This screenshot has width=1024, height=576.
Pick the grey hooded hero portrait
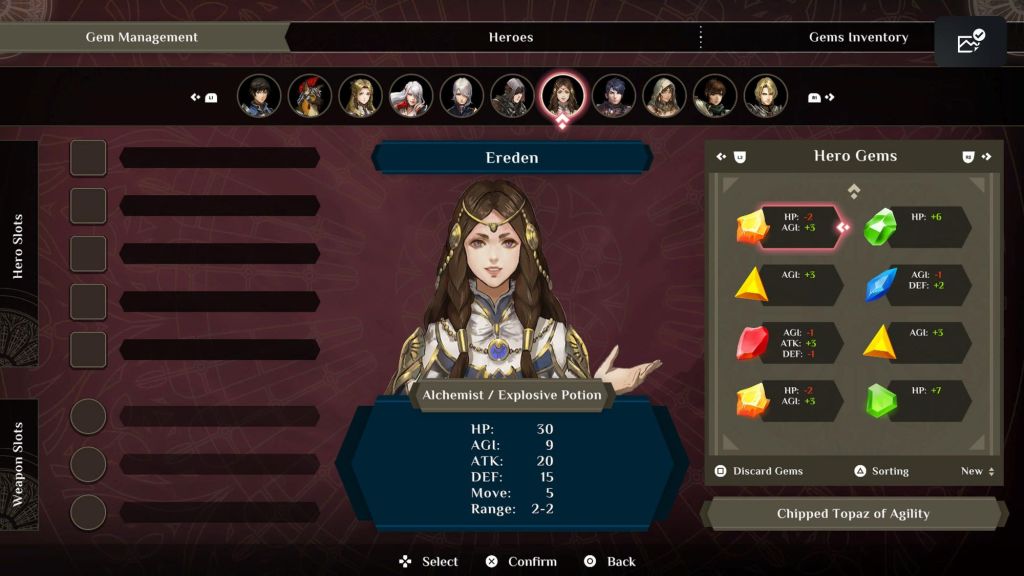pyautogui.click(x=512, y=96)
